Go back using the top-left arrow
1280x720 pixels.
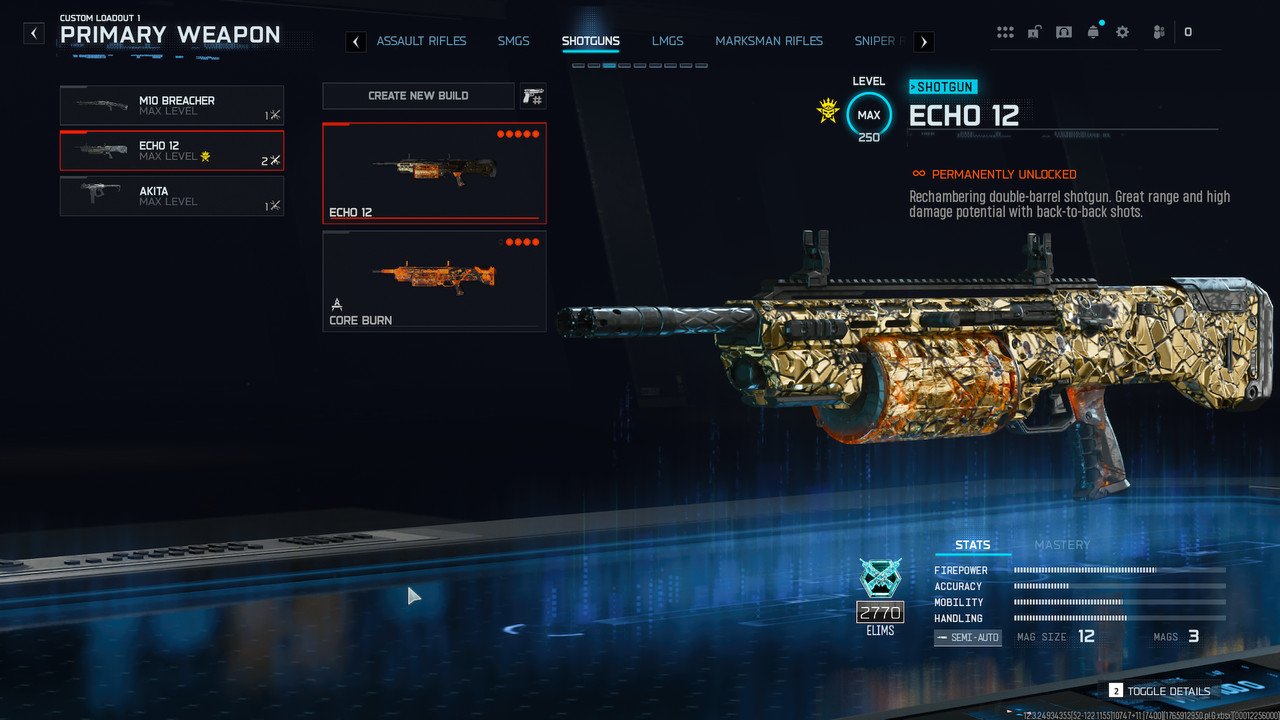point(35,34)
